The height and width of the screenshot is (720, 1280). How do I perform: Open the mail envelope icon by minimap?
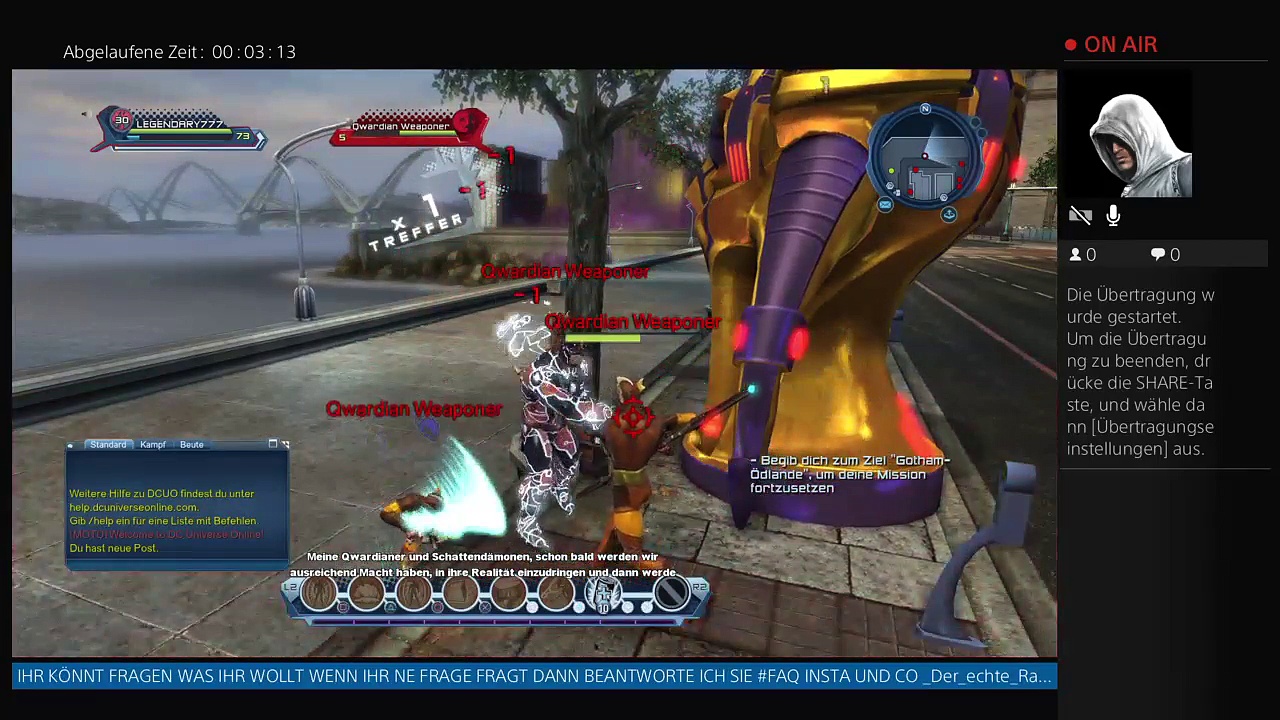point(885,205)
